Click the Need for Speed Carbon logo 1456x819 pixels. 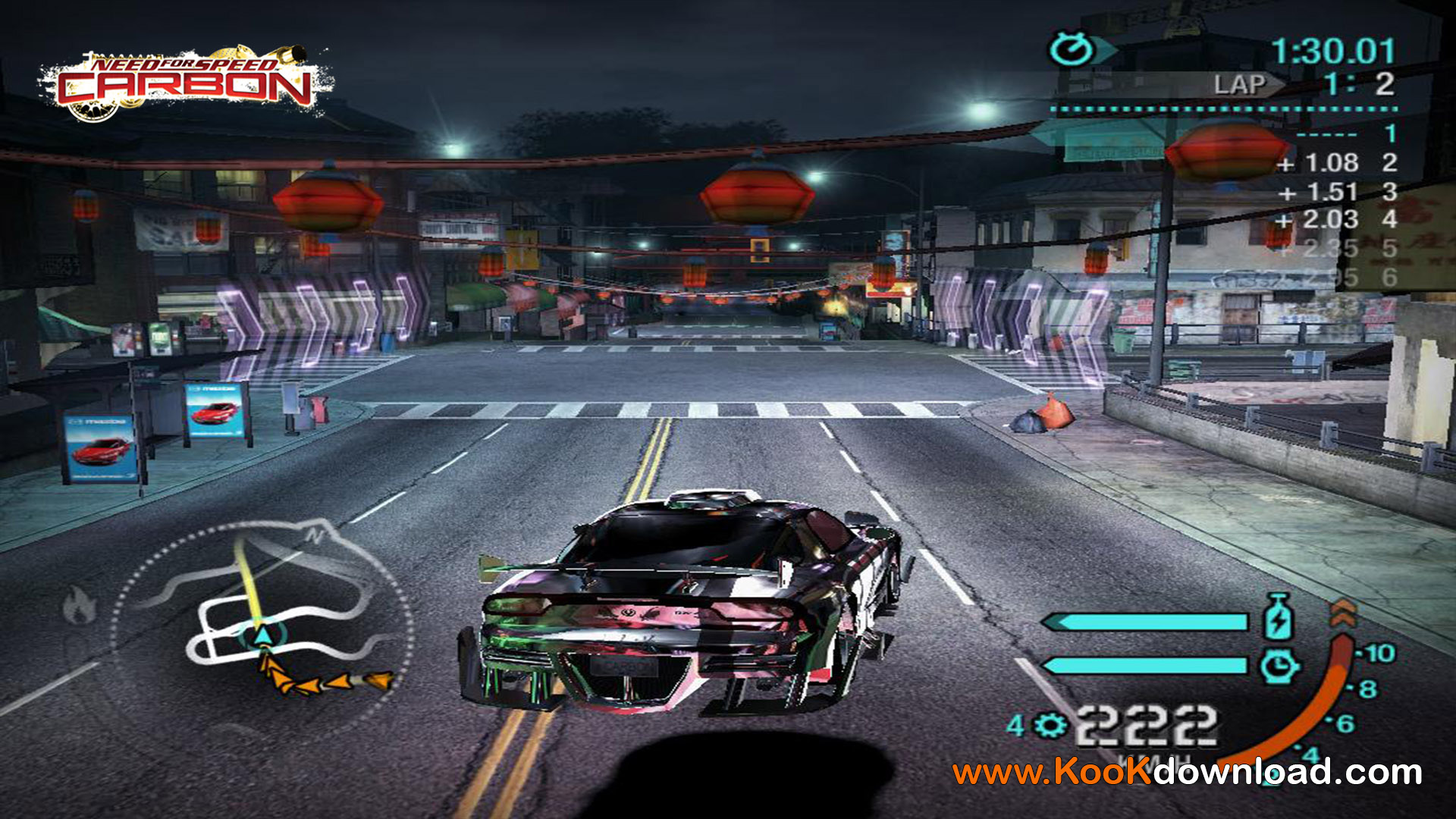184,82
